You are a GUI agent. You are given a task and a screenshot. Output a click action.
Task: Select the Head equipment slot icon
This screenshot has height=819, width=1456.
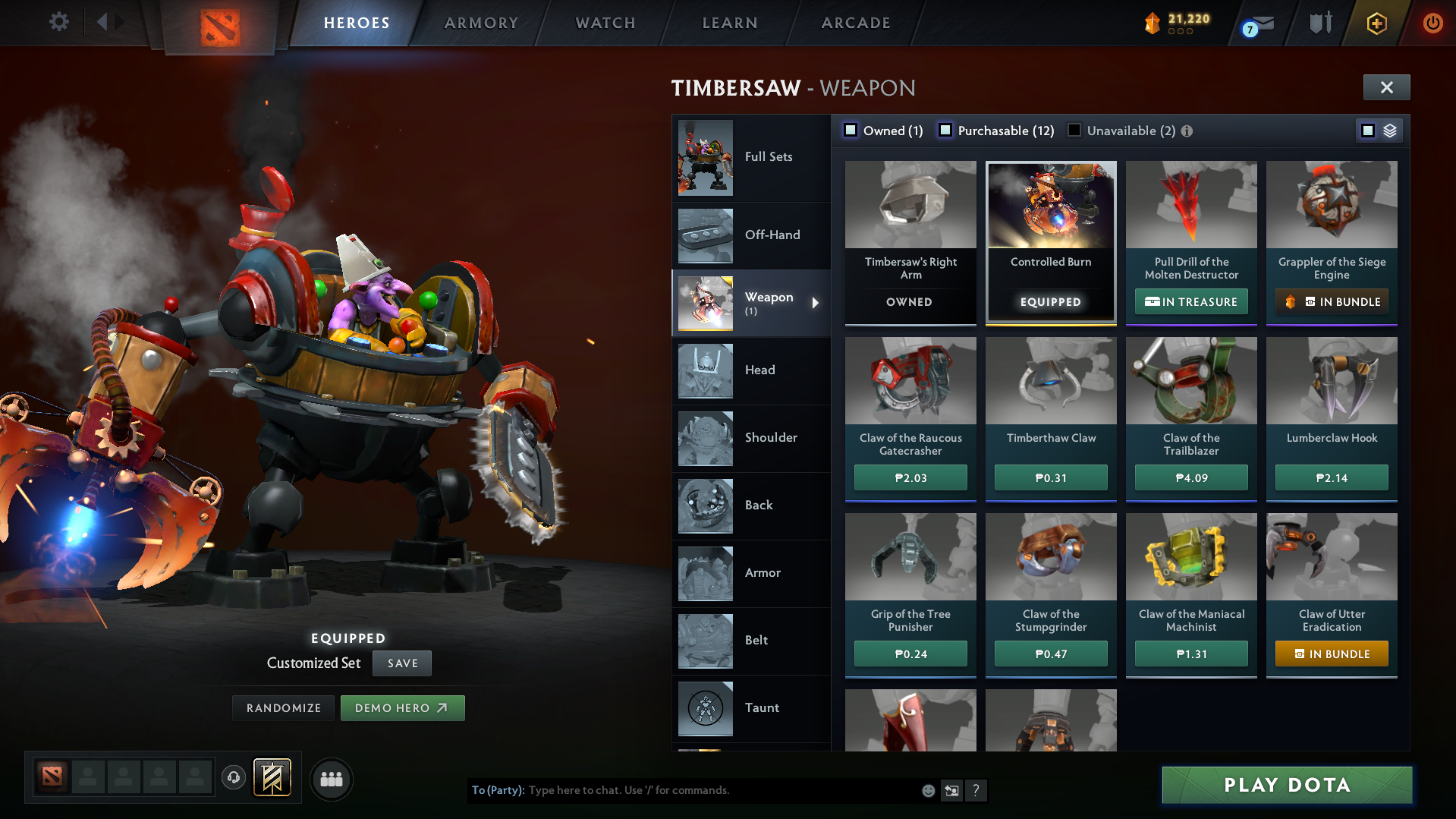click(705, 370)
